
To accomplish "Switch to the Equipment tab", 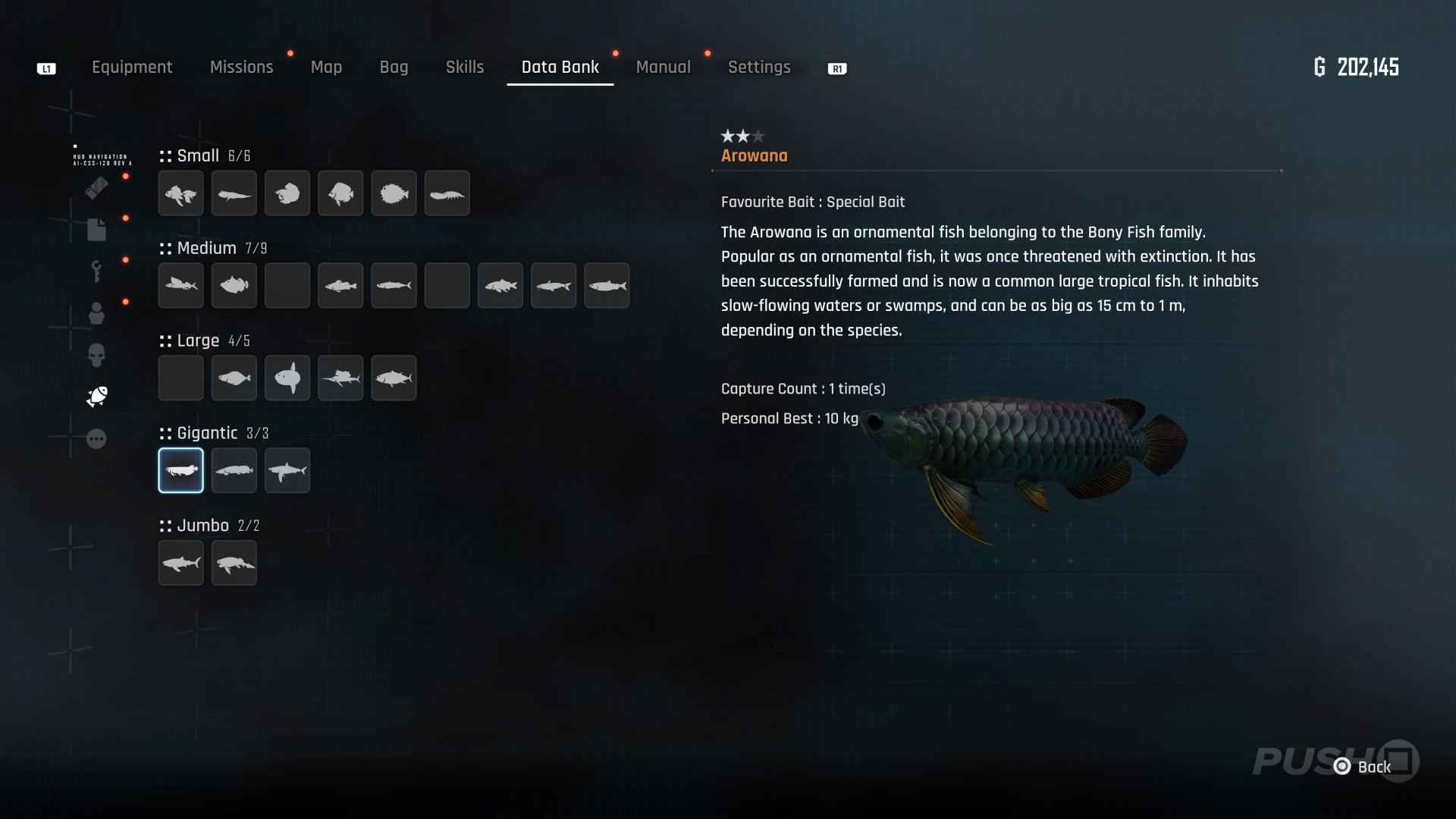I will tap(132, 67).
